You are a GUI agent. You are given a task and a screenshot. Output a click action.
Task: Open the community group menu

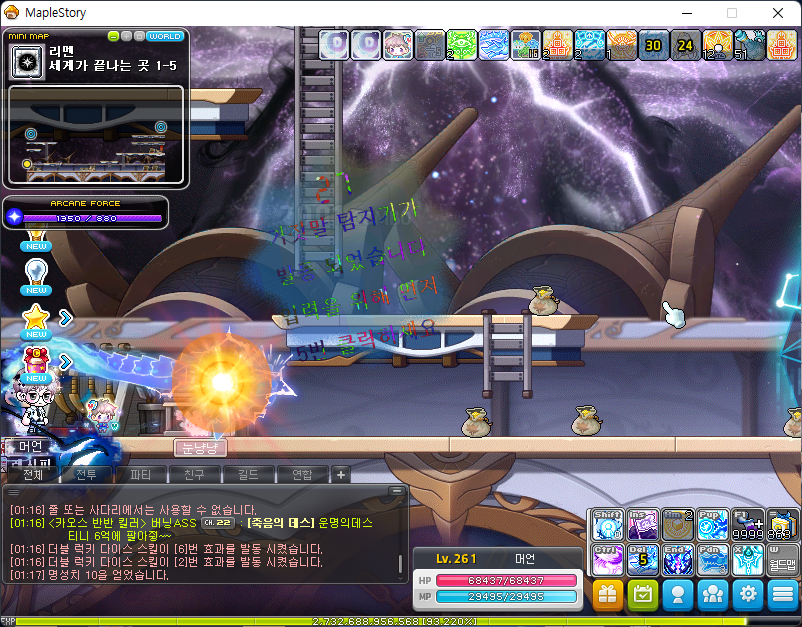[x=713, y=594]
